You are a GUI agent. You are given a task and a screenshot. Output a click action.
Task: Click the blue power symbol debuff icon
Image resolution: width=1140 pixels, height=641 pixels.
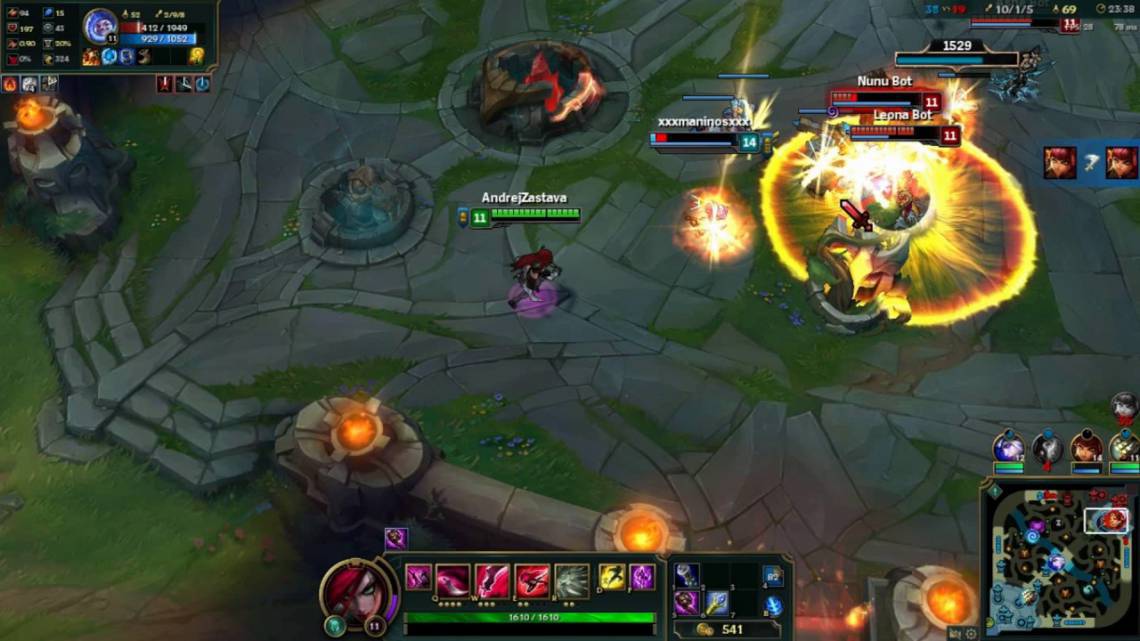click(x=202, y=84)
